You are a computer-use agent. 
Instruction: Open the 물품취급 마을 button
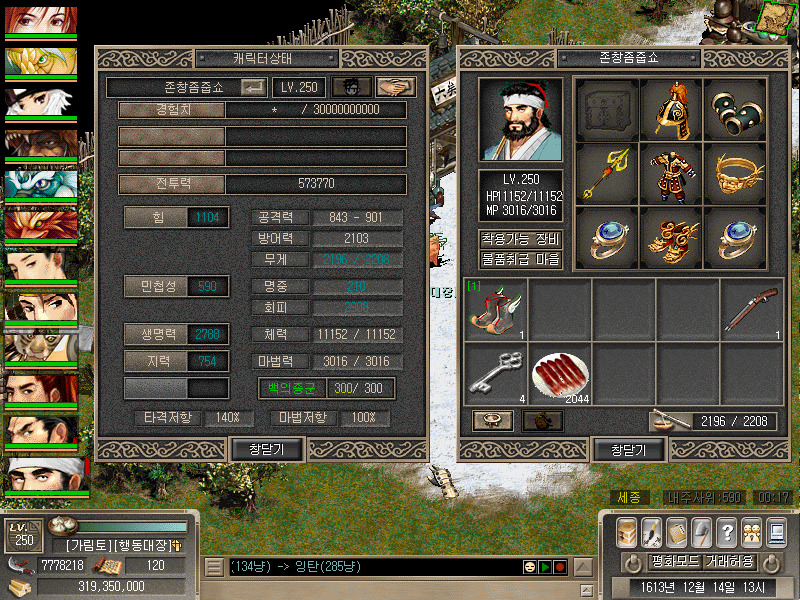pos(521,260)
